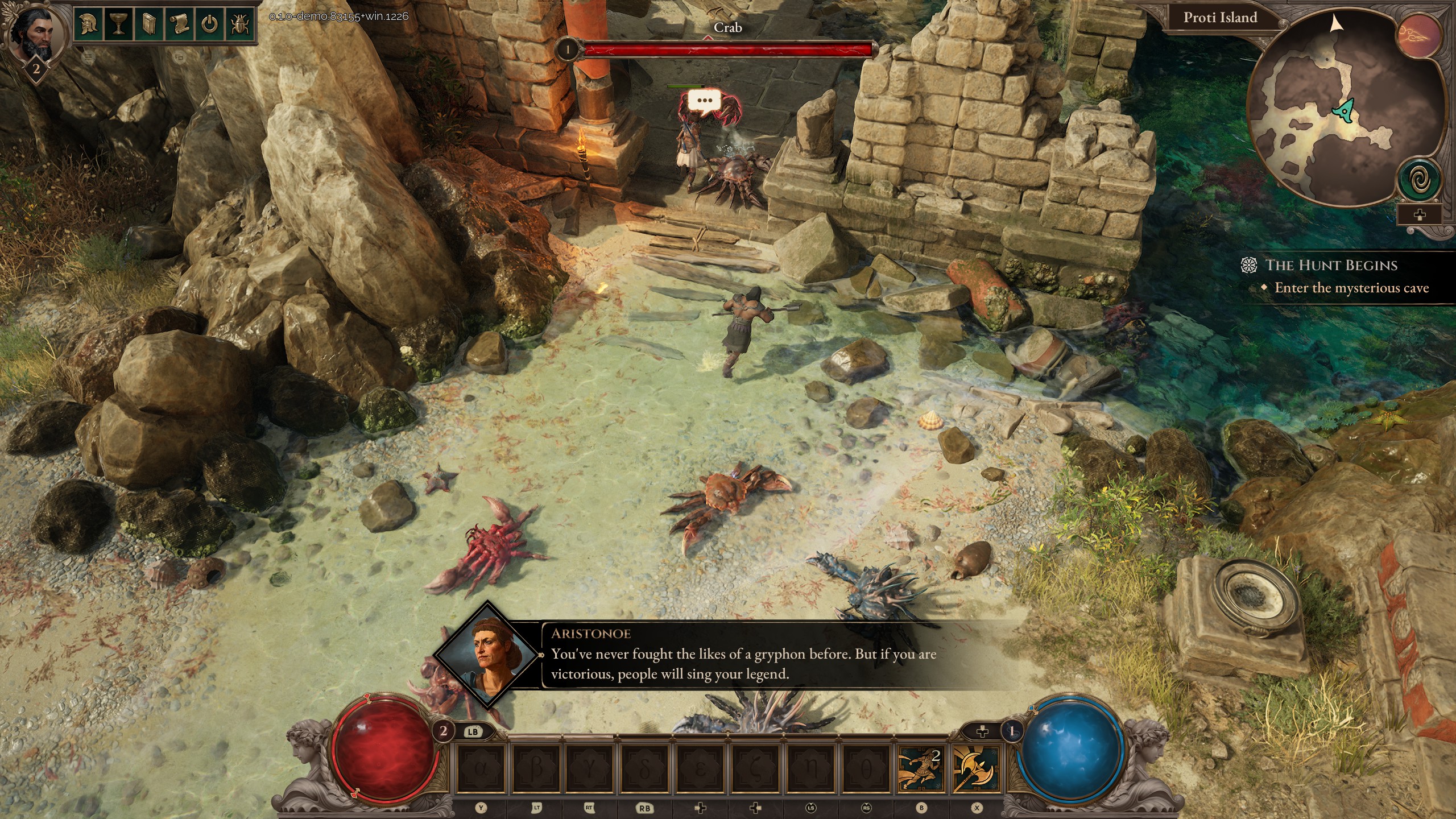
Task: Click the scarab bug report icon
Action: [x=240, y=24]
